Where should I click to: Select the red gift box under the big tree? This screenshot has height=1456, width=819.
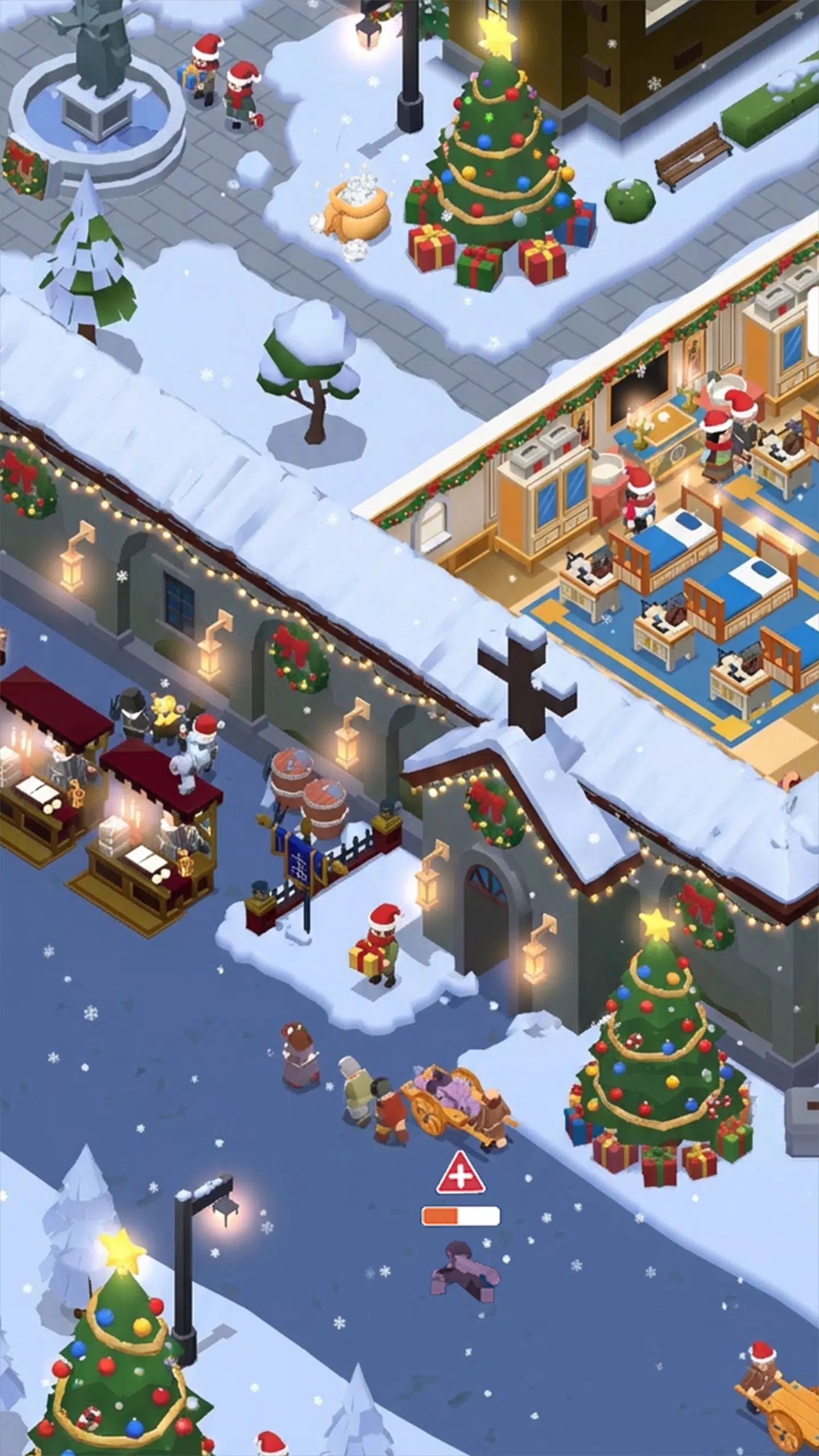point(429,250)
